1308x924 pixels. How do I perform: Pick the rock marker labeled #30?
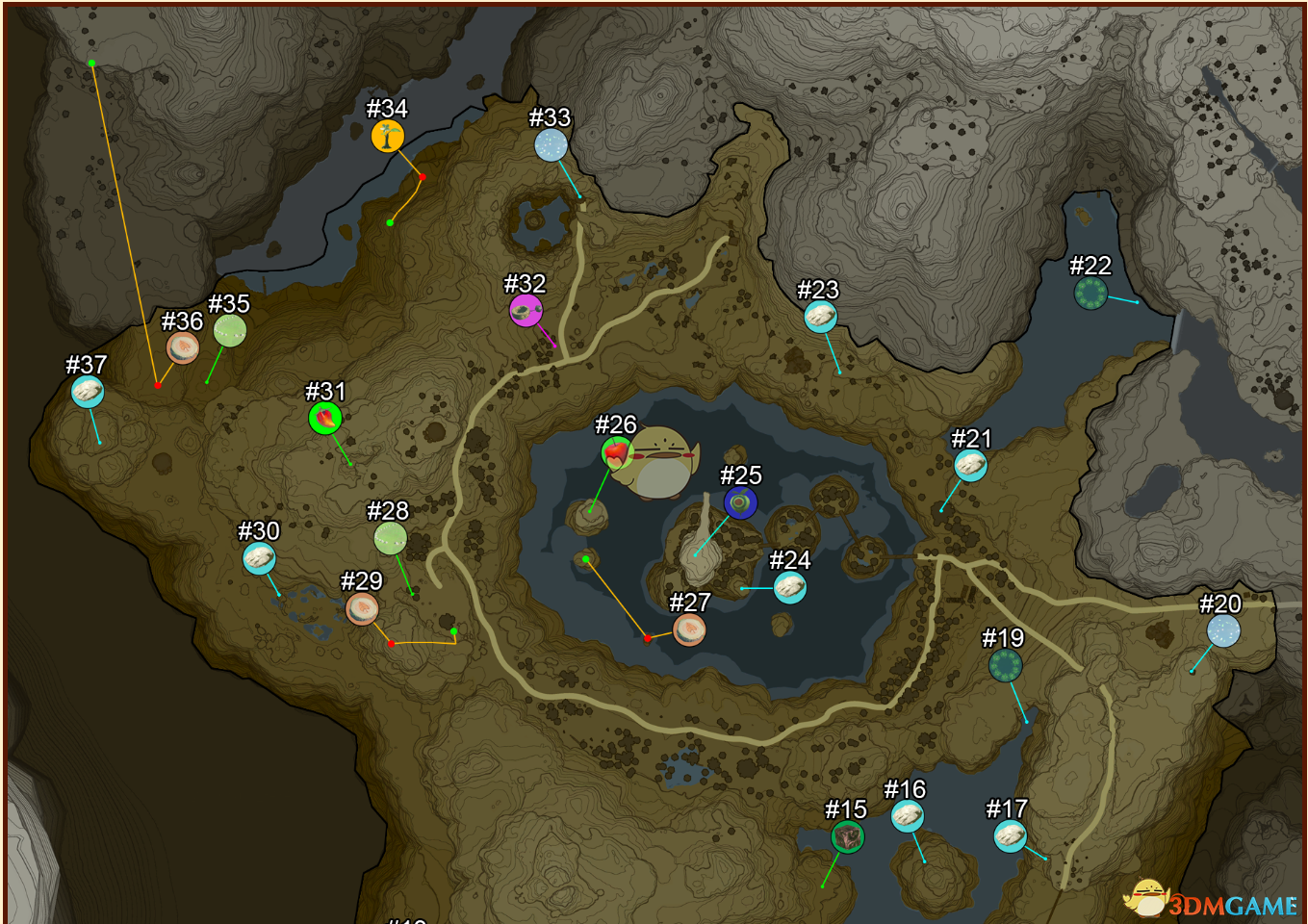pyautogui.click(x=259, y=558)
